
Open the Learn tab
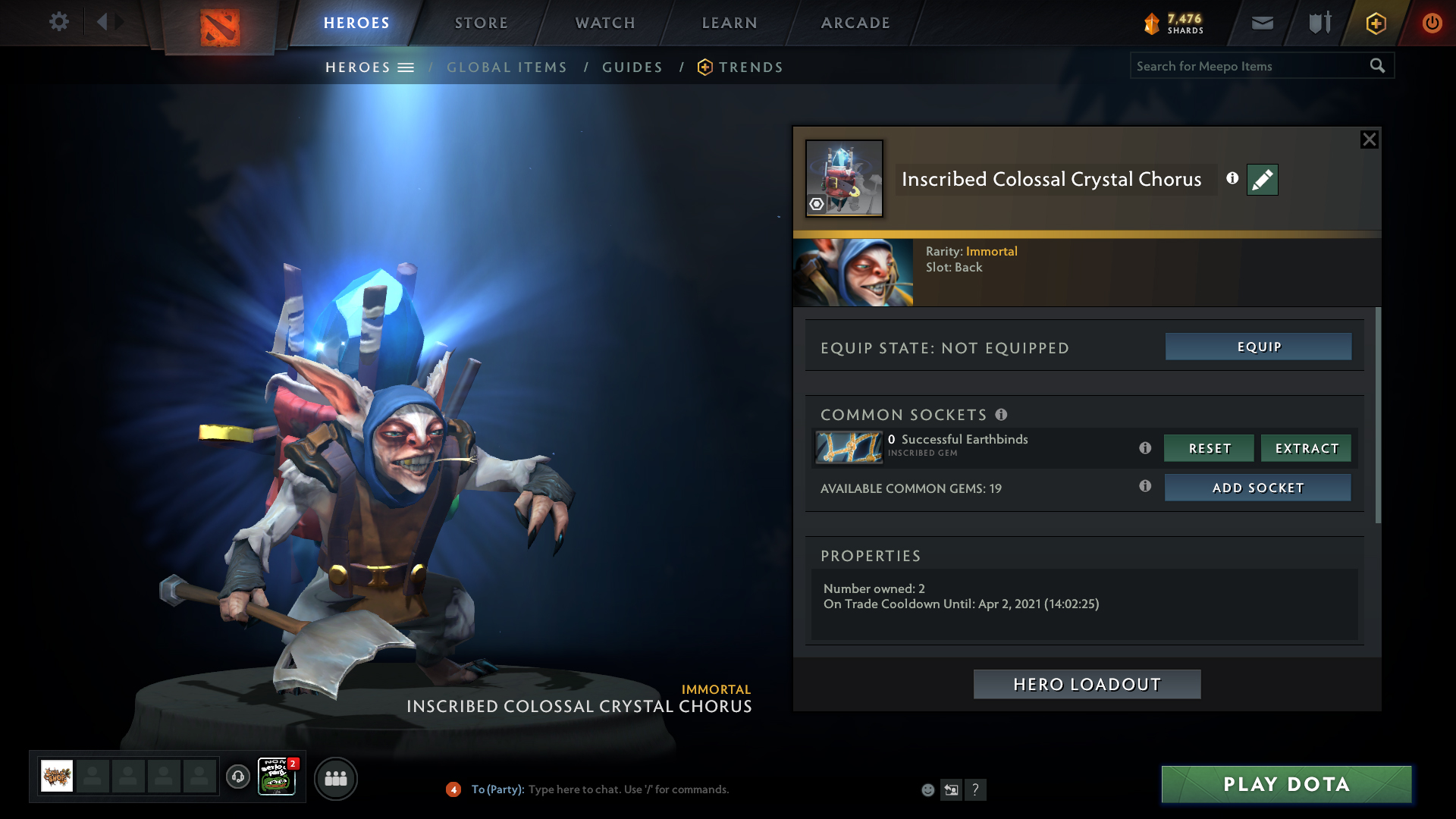[730, 23]
